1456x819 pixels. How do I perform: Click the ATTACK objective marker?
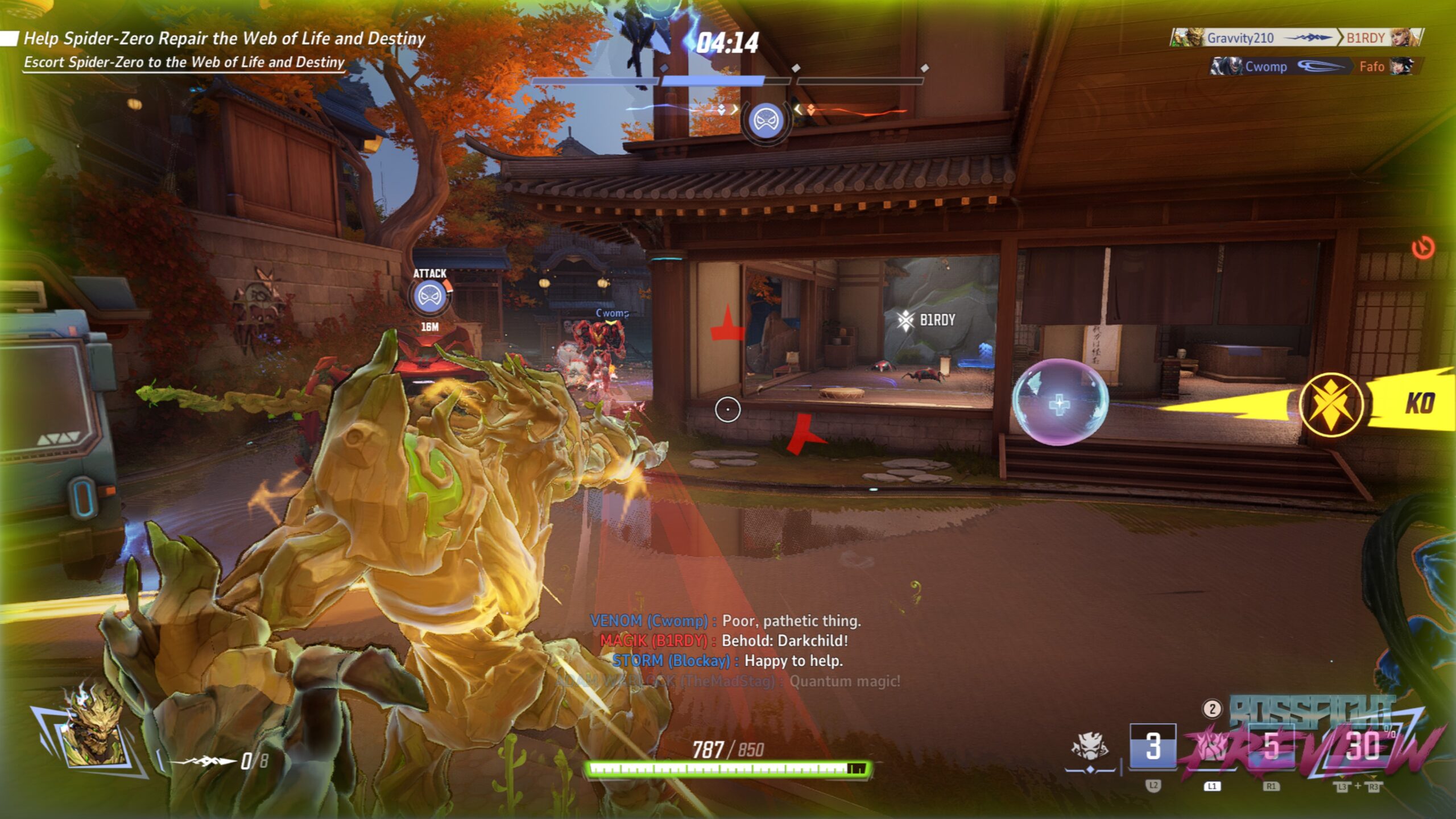[x=429, y=297]
